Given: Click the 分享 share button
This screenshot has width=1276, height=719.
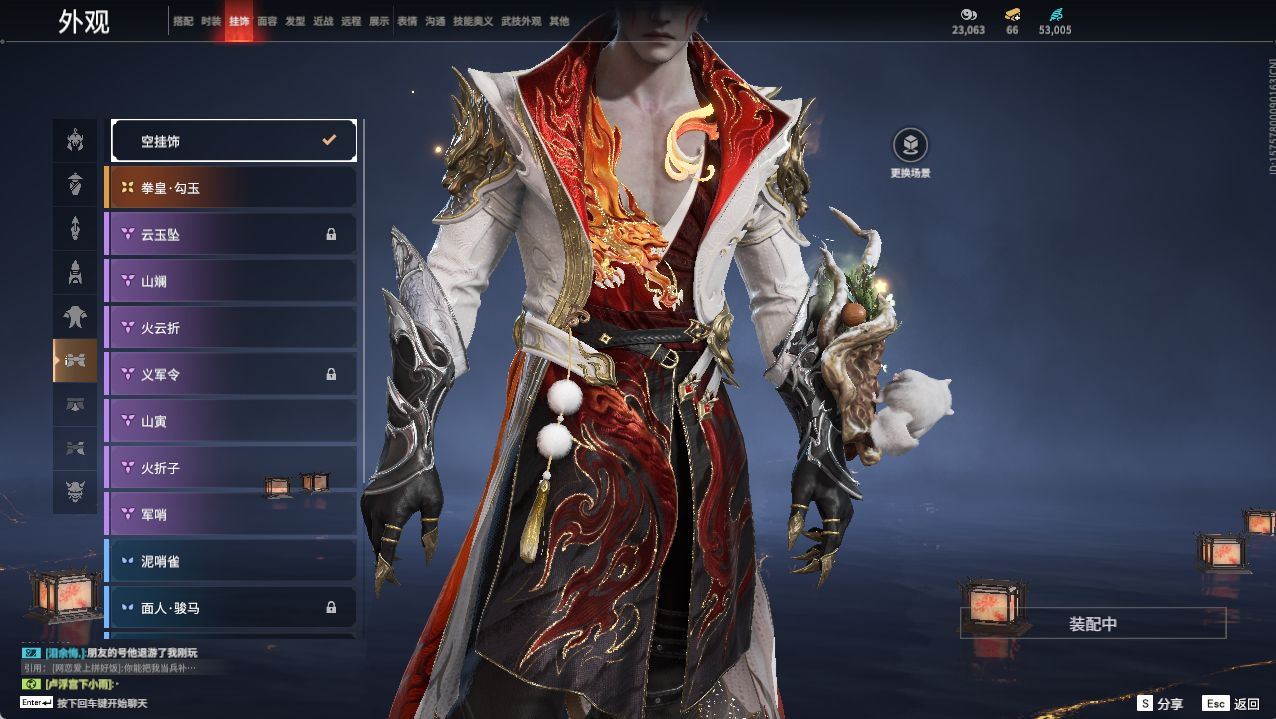Looking at the screenshot, I should coord(1160,704).
